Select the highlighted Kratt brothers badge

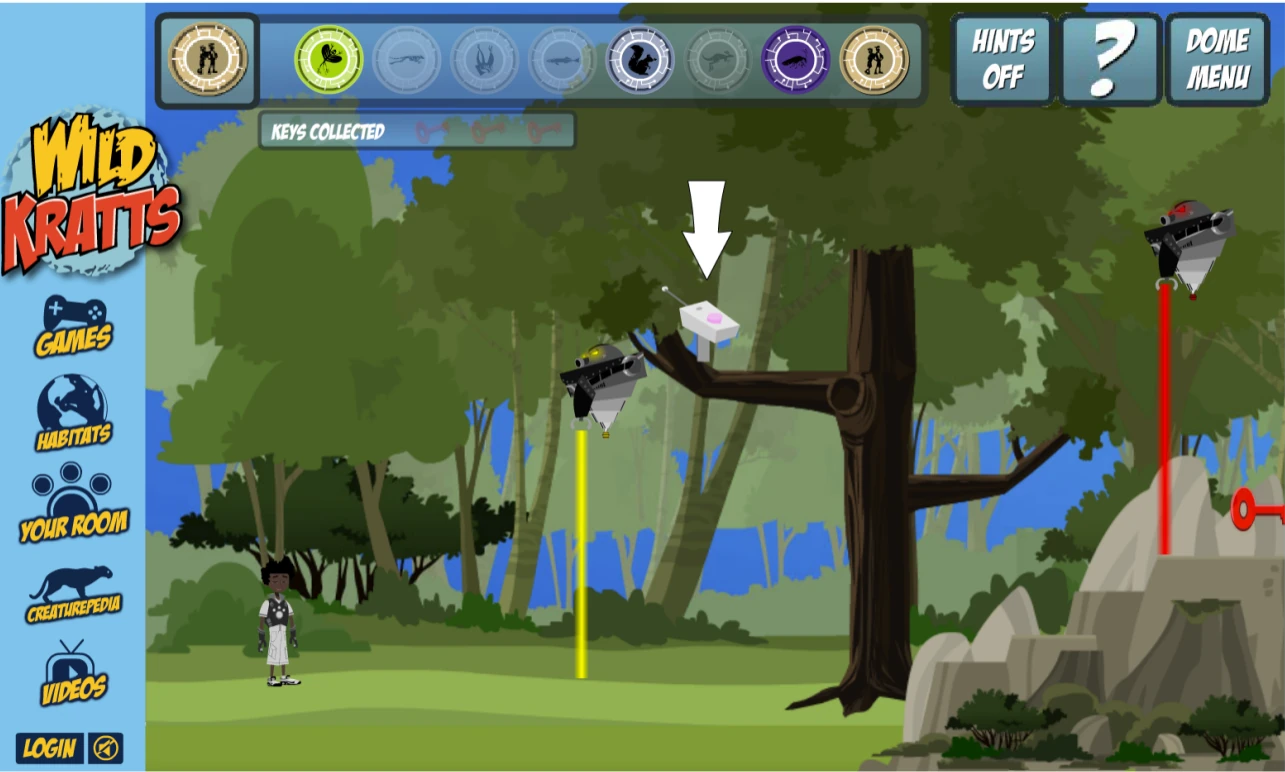point(208,59)
